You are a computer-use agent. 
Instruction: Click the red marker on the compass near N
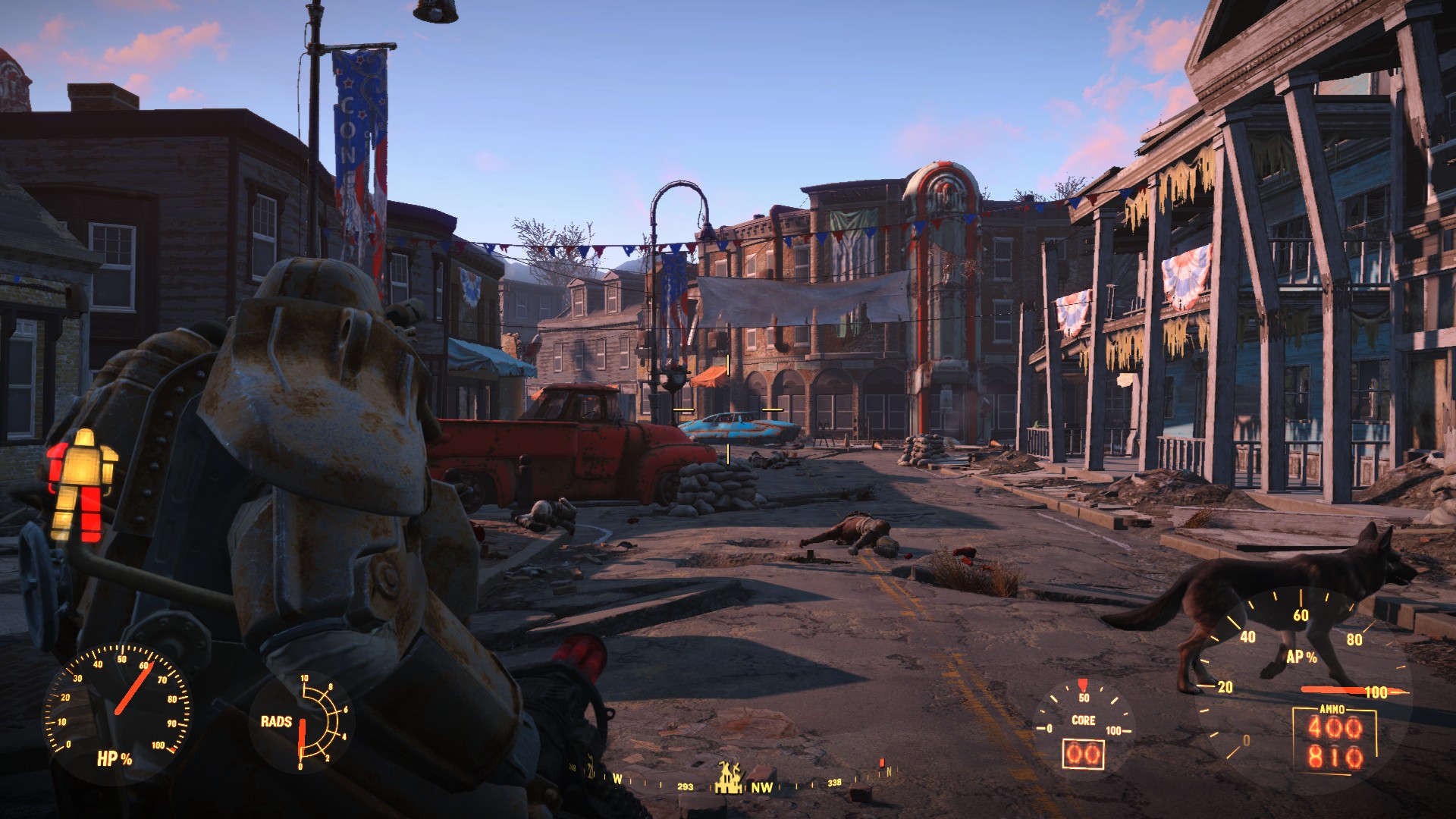882,761
